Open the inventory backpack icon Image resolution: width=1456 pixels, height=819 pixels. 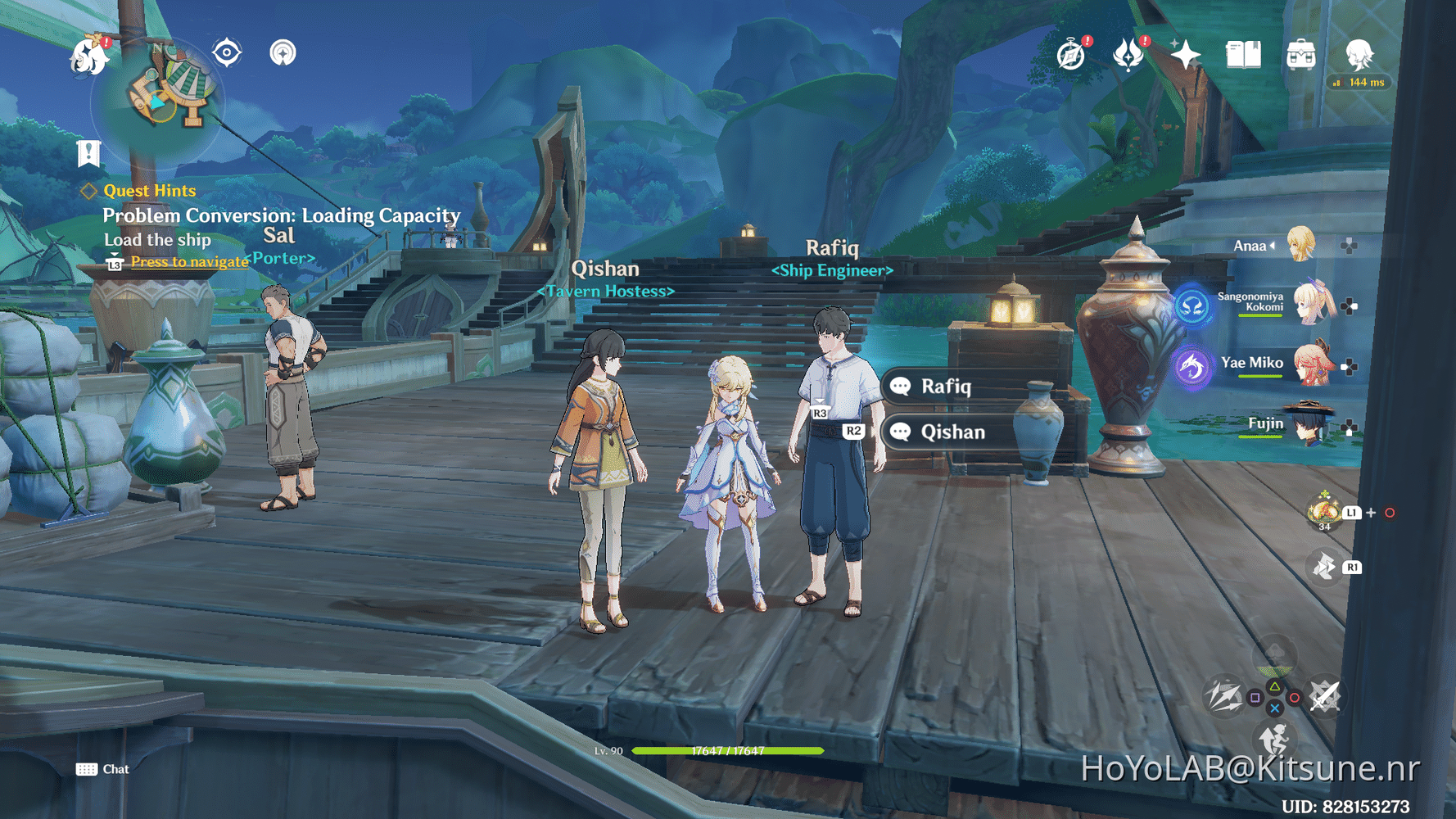click(x=1300, y=55)
